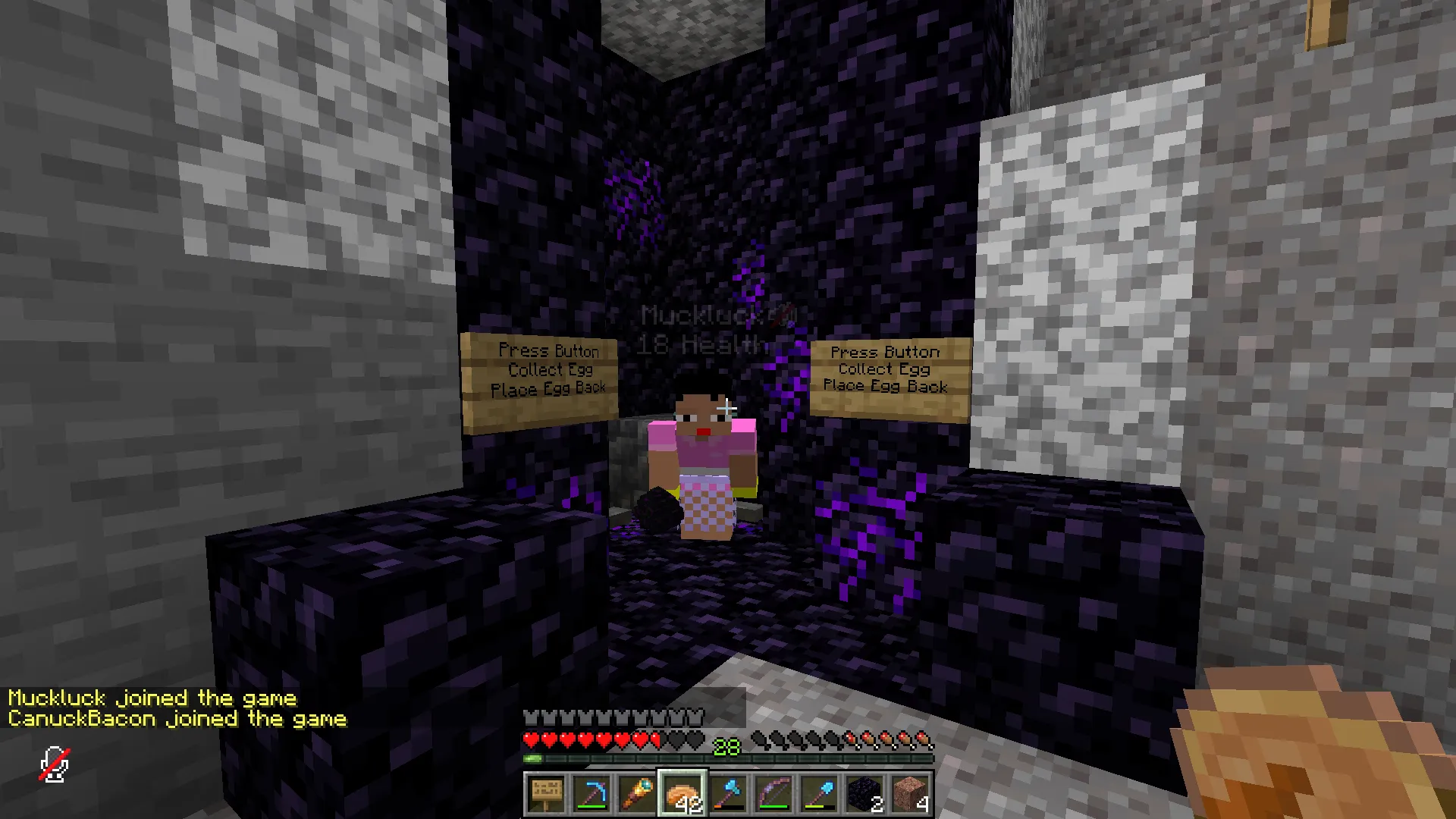Viewport: 1456px width, 819px height.
Task: Select the oak sign hotbar slot
Action: [x=546, y=794]
